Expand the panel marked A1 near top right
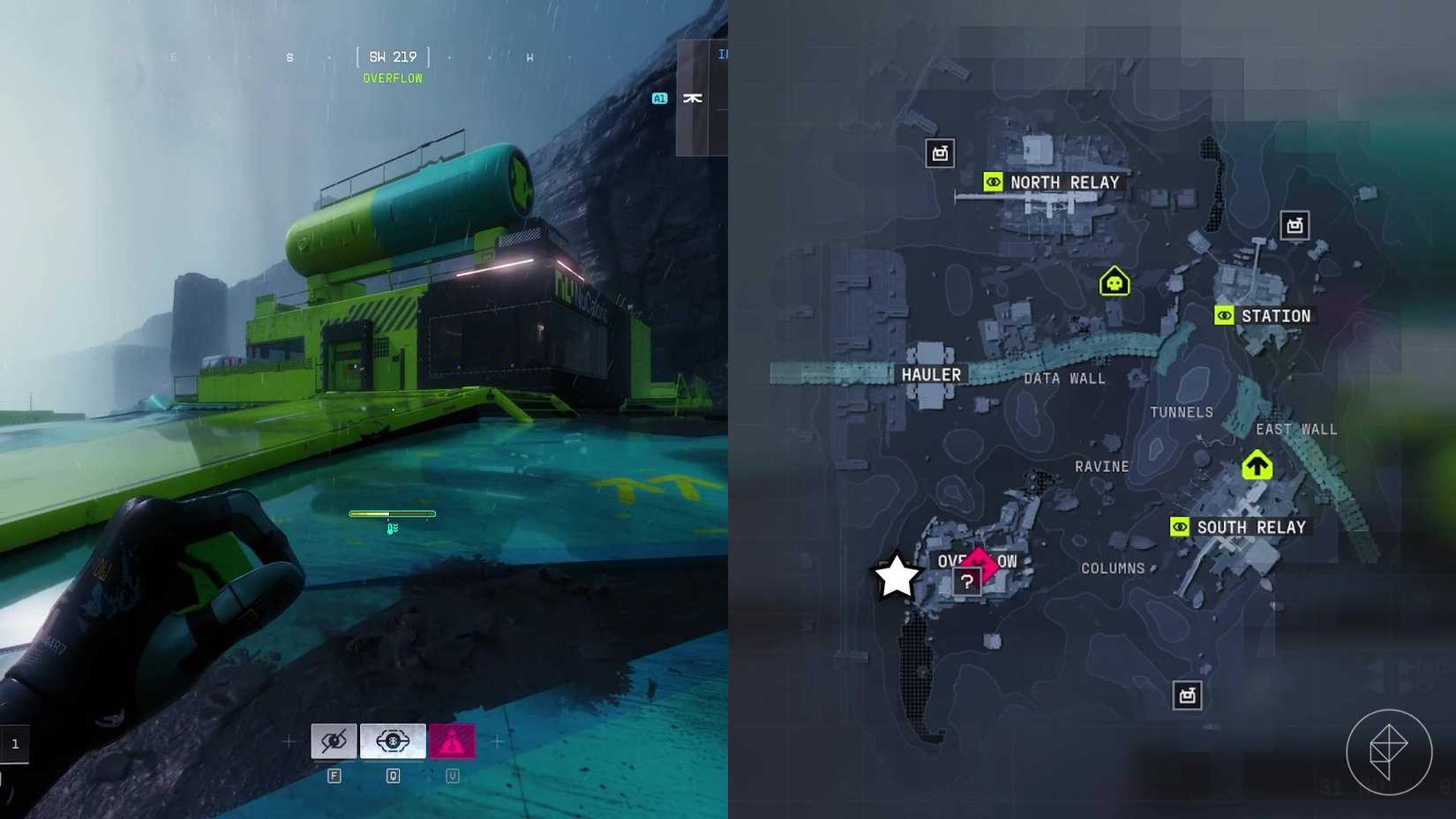The width and height of the screenshot is (1456, 819). 658,98
